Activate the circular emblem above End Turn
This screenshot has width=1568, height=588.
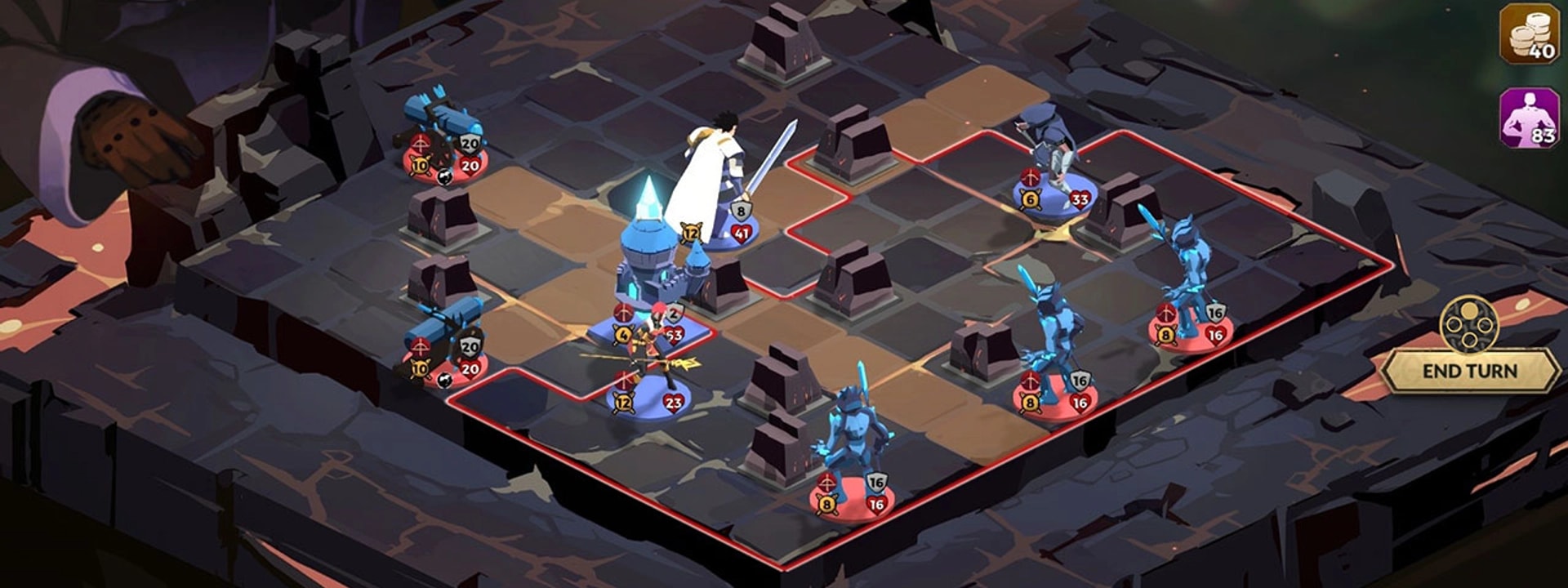(x=1469, y=324)
